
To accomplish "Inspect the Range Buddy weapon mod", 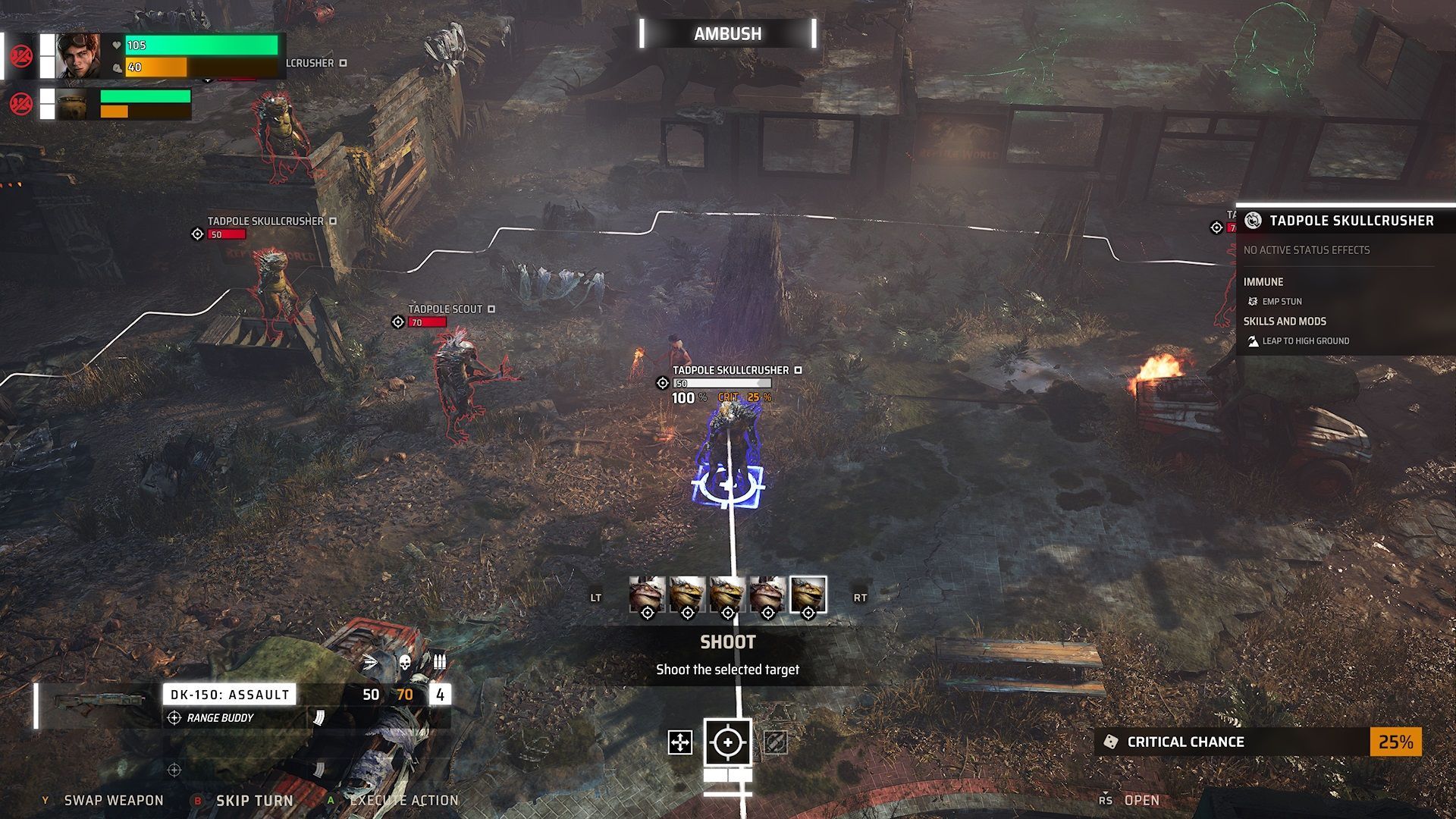I will tap(220, 718).
